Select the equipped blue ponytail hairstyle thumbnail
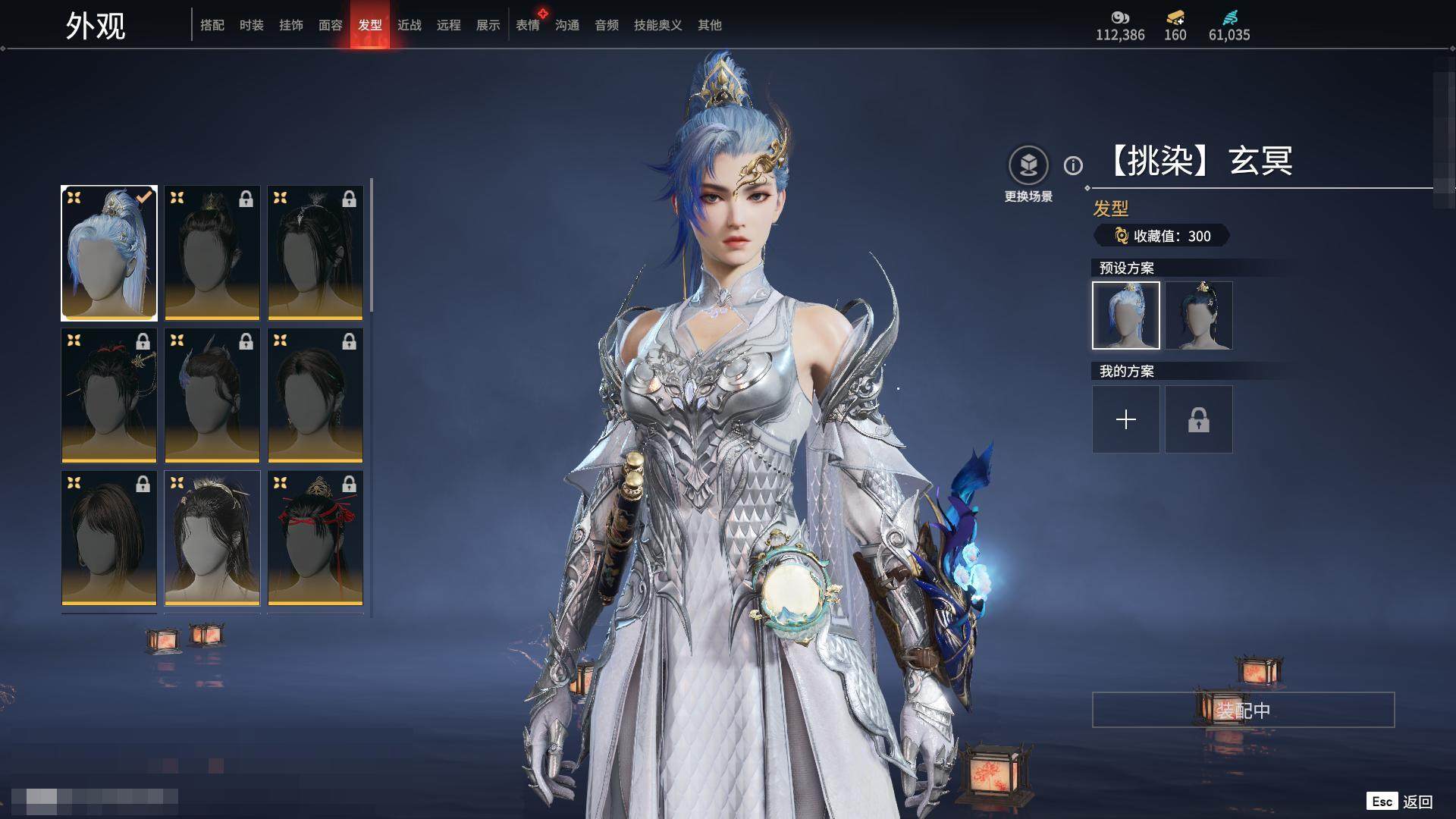Image resolution: width=1456 pixels, height=819 pixels. pos(109,253)
